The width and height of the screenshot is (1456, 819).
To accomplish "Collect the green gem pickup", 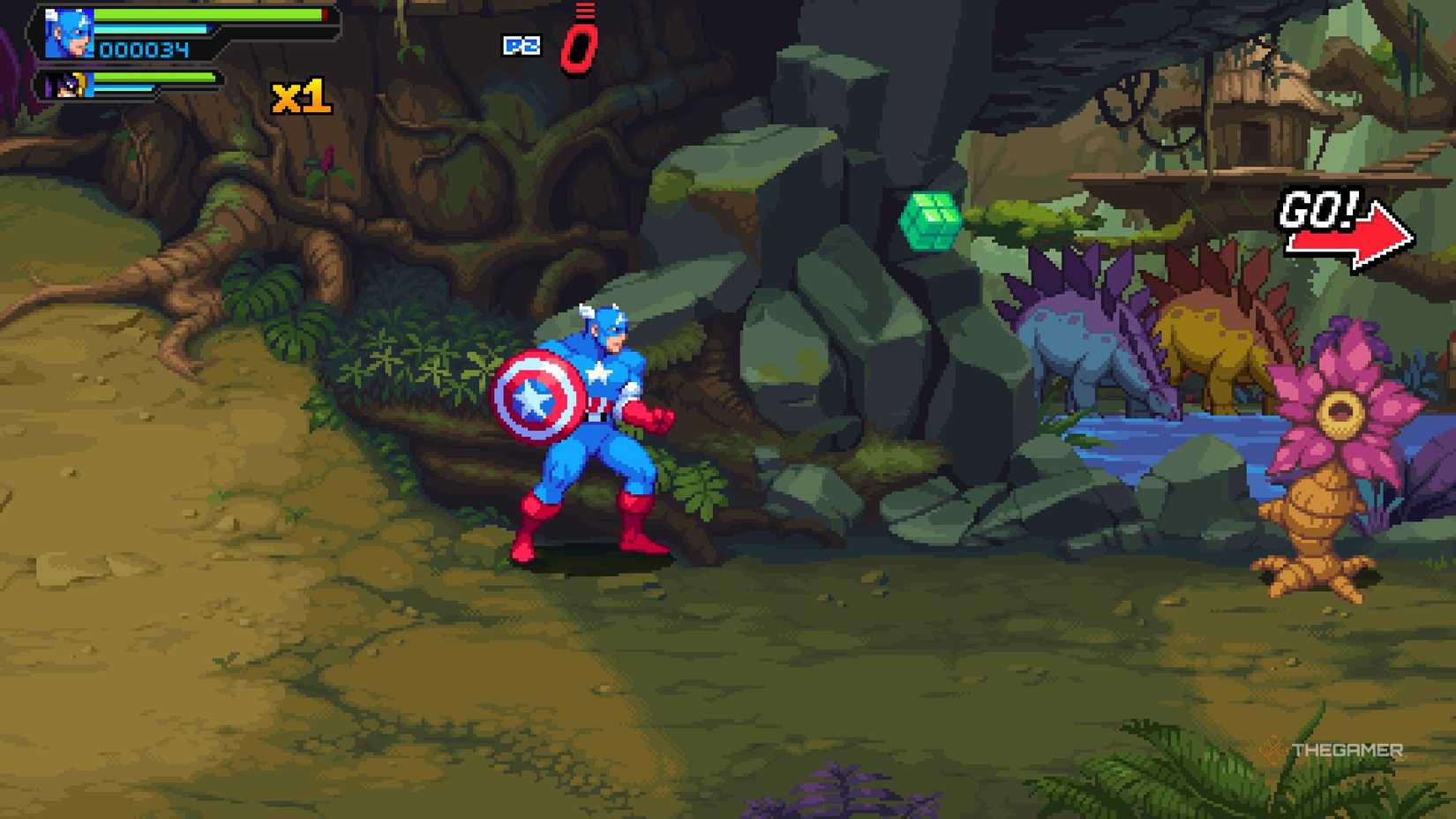I will pos(931,222).
